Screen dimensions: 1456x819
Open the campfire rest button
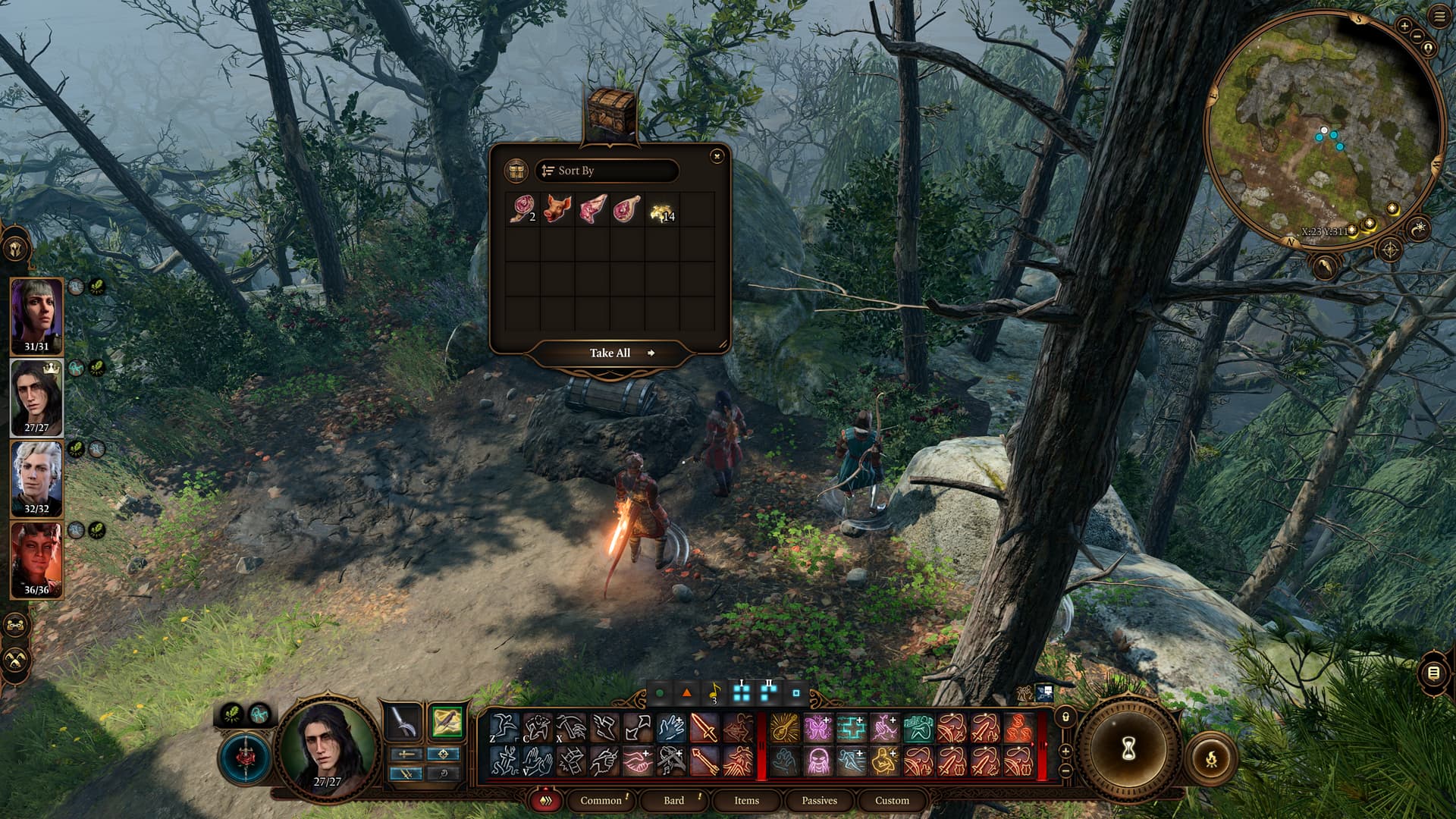(1211, 758)
